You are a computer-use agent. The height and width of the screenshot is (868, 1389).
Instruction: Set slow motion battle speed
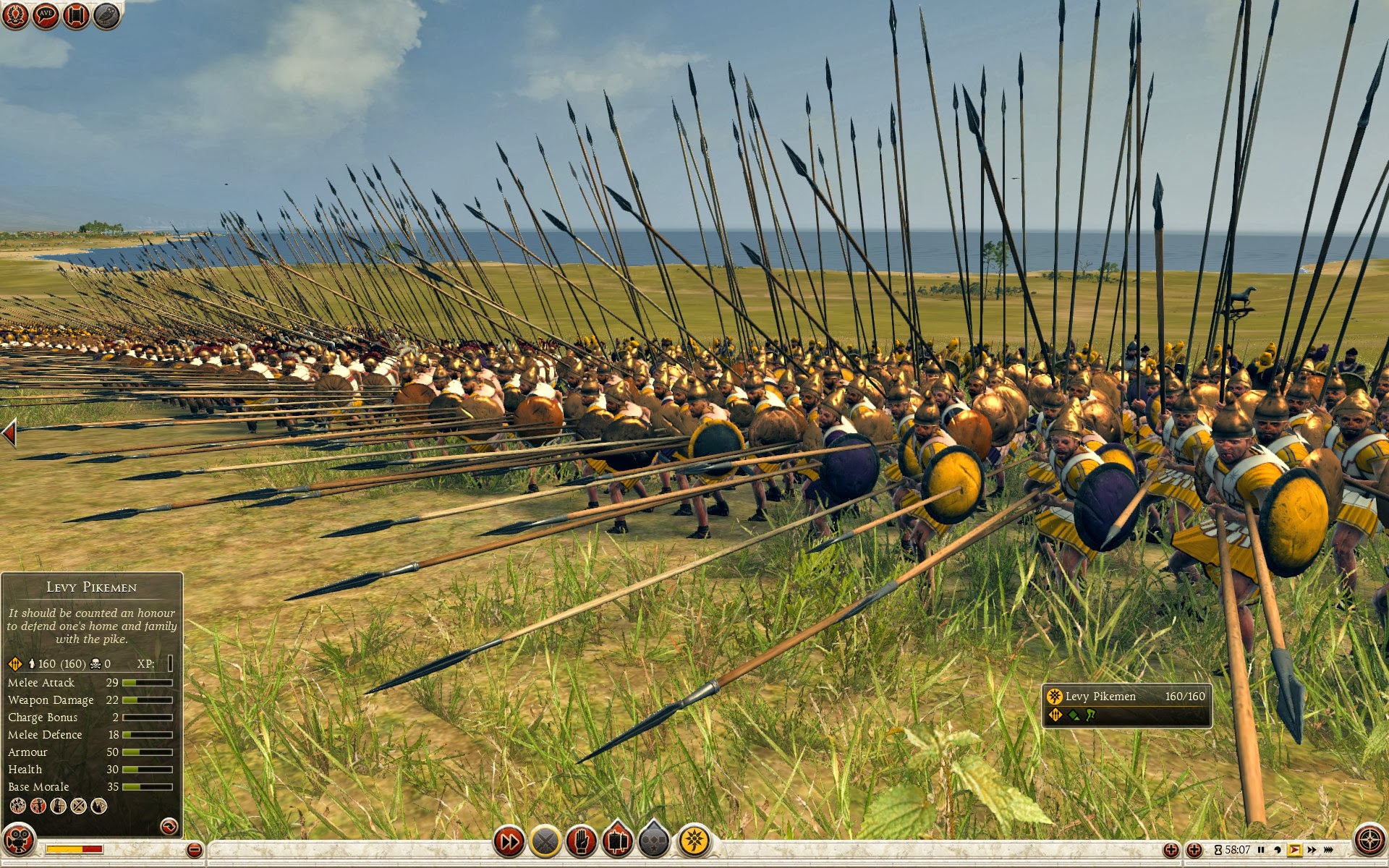click(1278, 850)
